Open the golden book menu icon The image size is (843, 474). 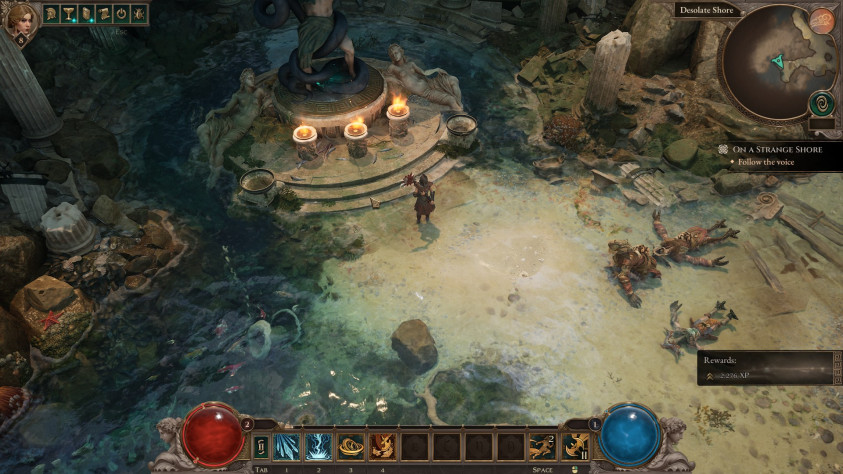(85, 14)
